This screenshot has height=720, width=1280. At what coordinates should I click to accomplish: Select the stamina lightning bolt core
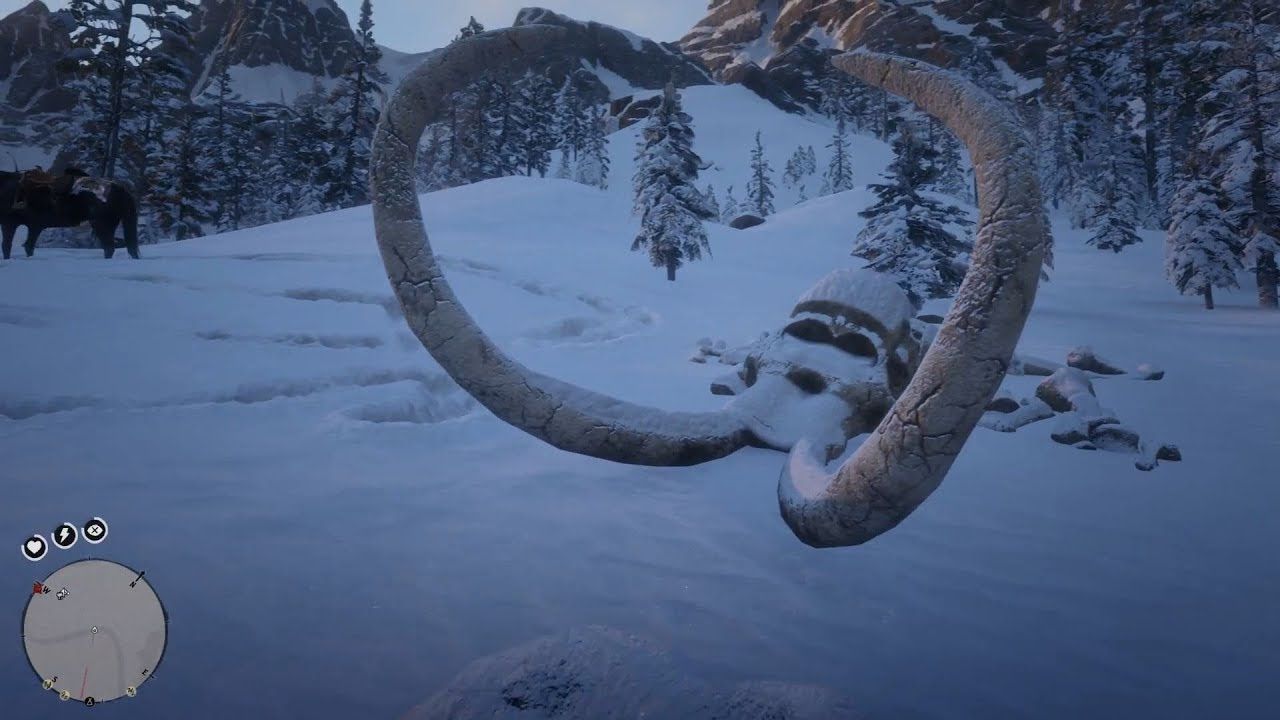tap(63, 534)
